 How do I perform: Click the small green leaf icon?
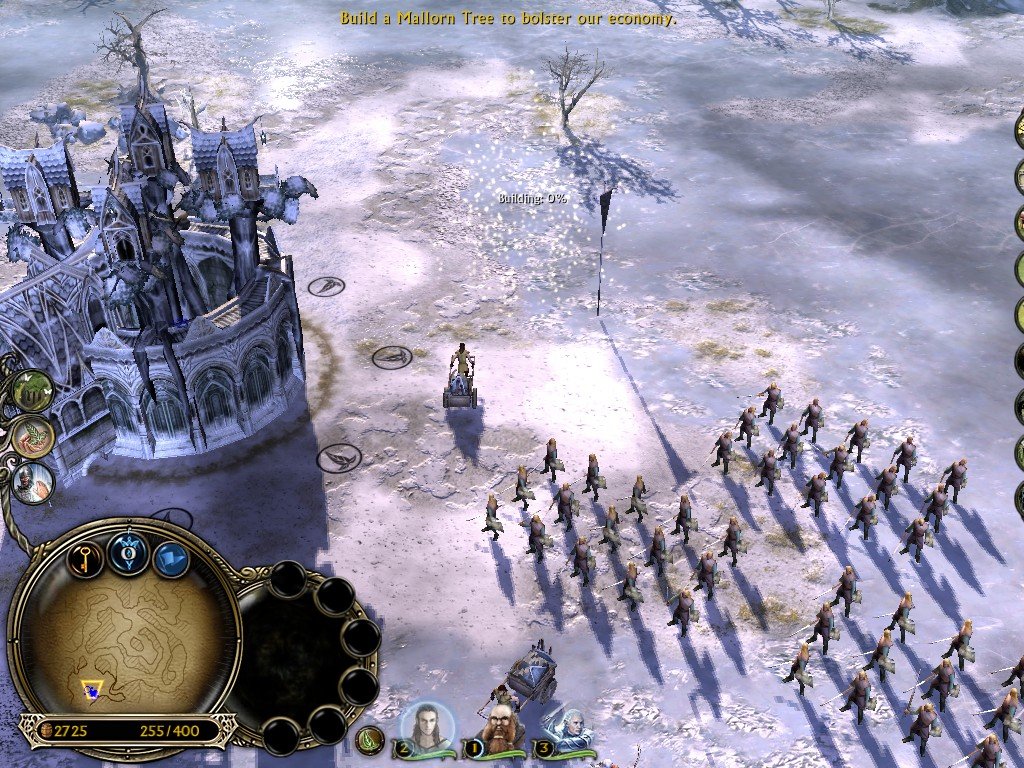(369, 740)
